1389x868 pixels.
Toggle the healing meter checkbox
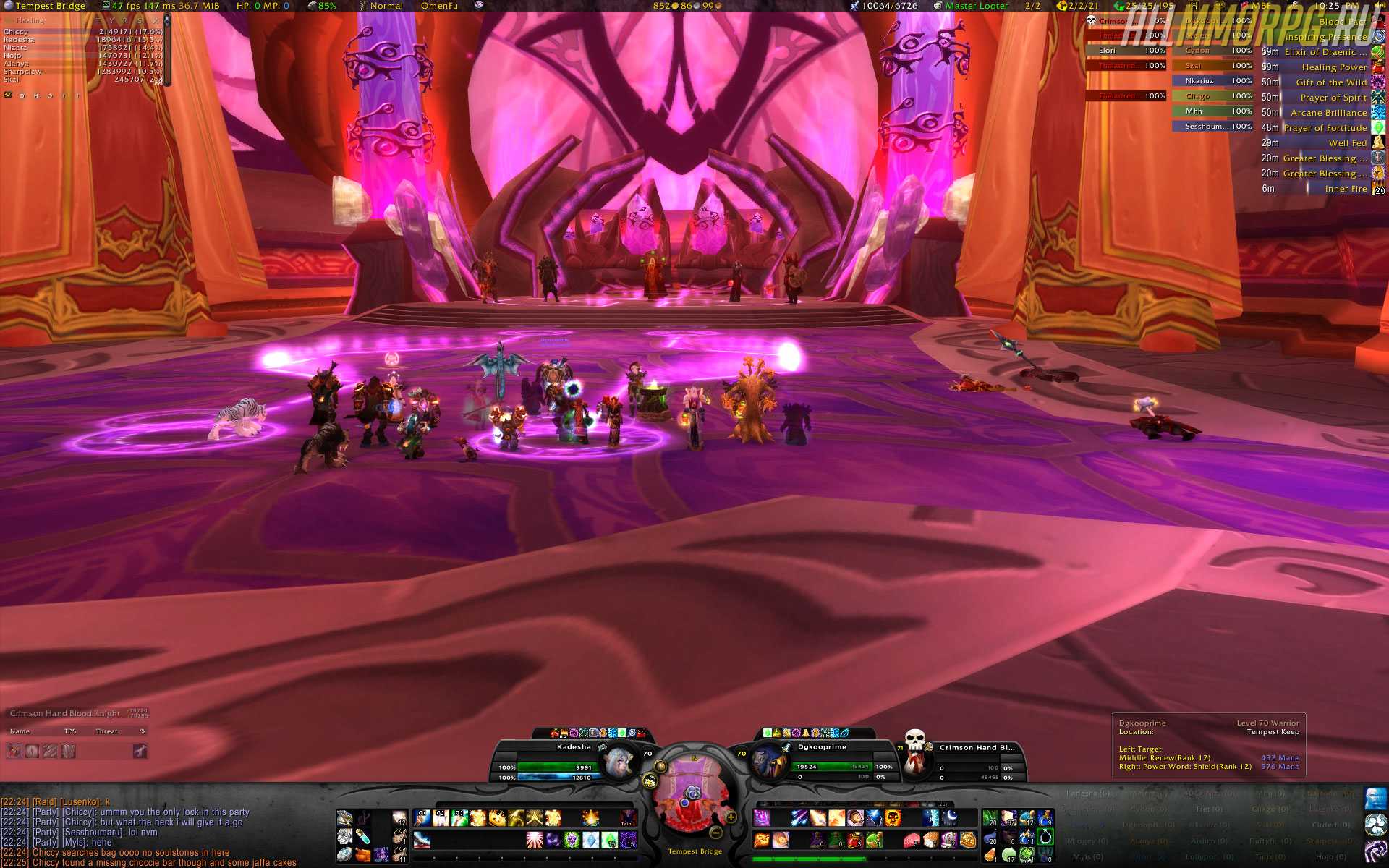coord(9,95)
